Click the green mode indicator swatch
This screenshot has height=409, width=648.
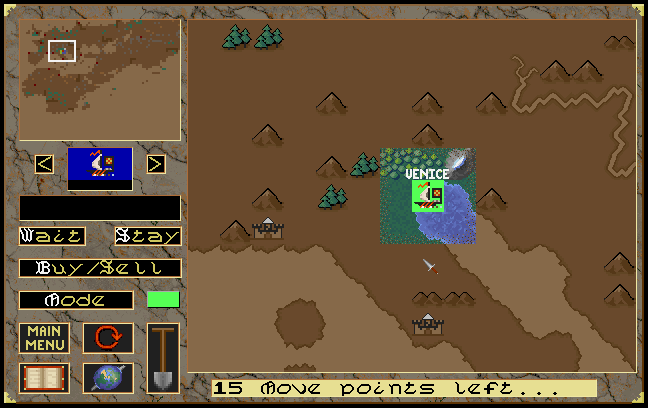point(163,299)
